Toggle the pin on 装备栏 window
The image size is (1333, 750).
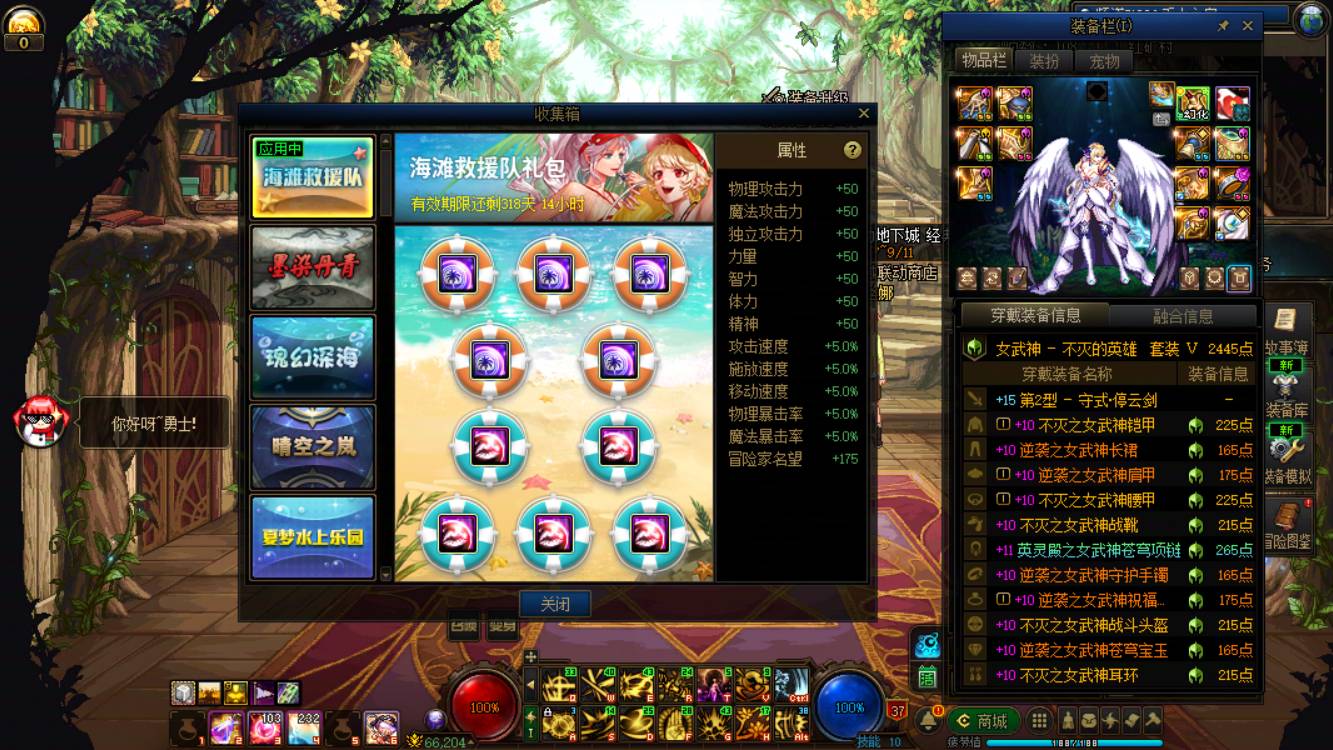[1225, 25]
